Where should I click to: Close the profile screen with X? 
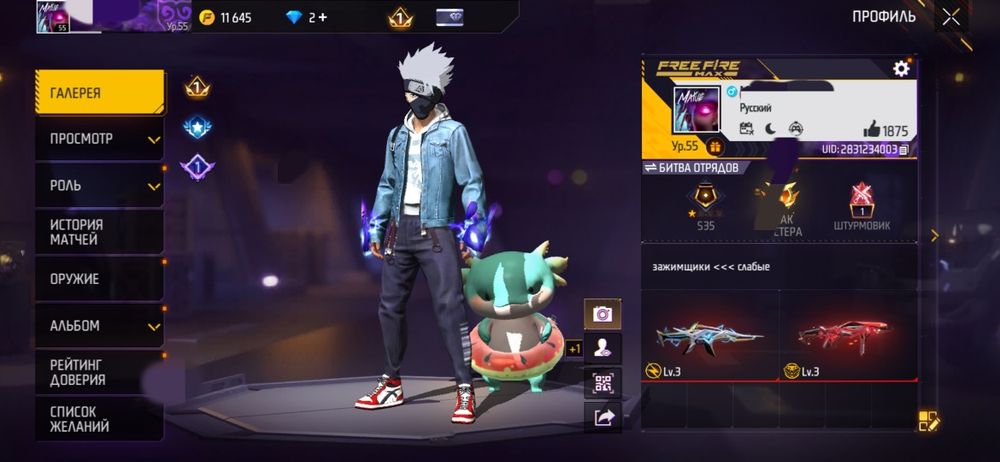[951, 16]
